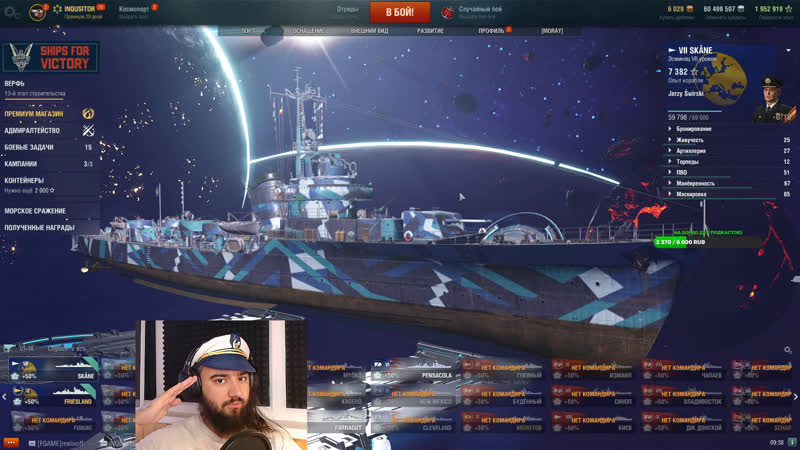
Task: Switch to the Оснащение tab
Action: 309,31
